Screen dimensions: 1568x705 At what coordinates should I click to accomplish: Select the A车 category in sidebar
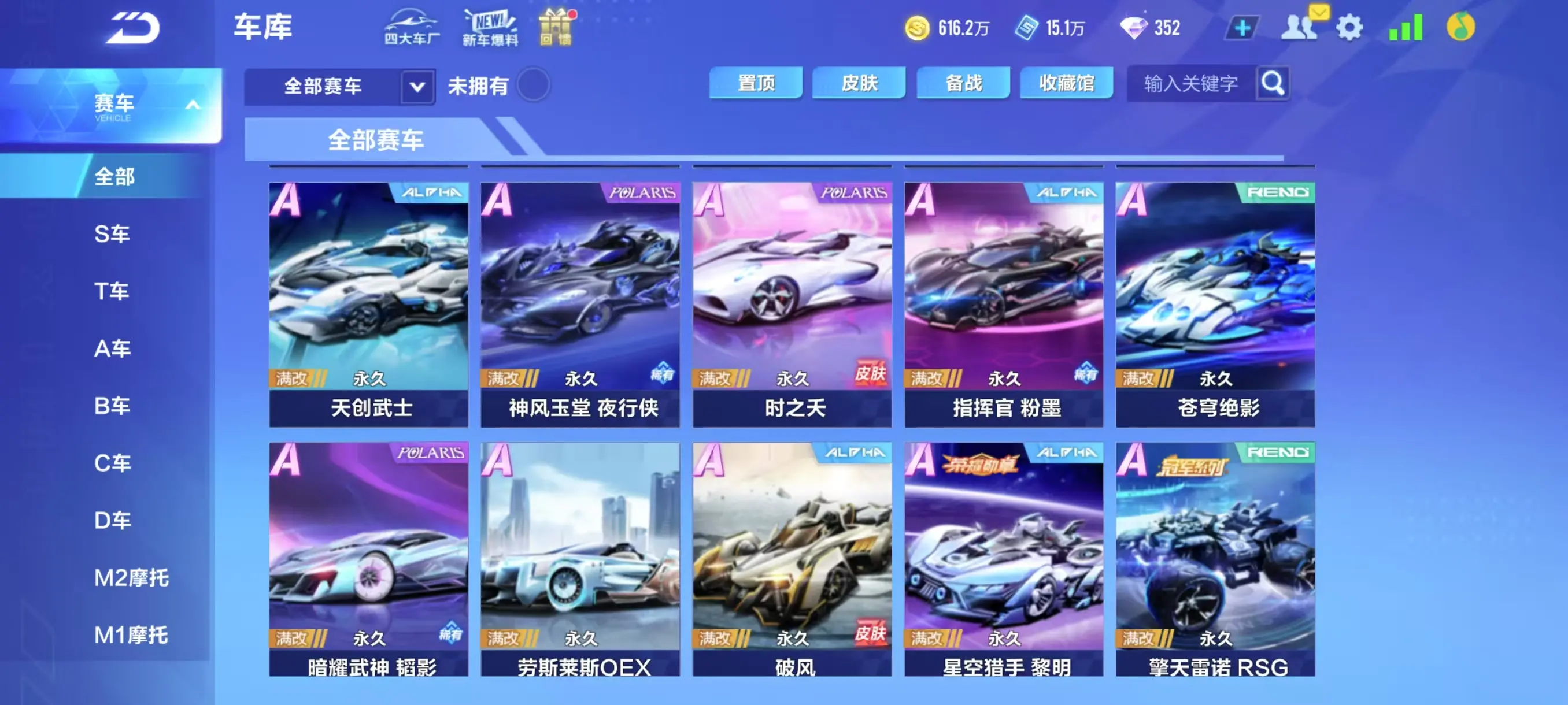coord(113,348)
